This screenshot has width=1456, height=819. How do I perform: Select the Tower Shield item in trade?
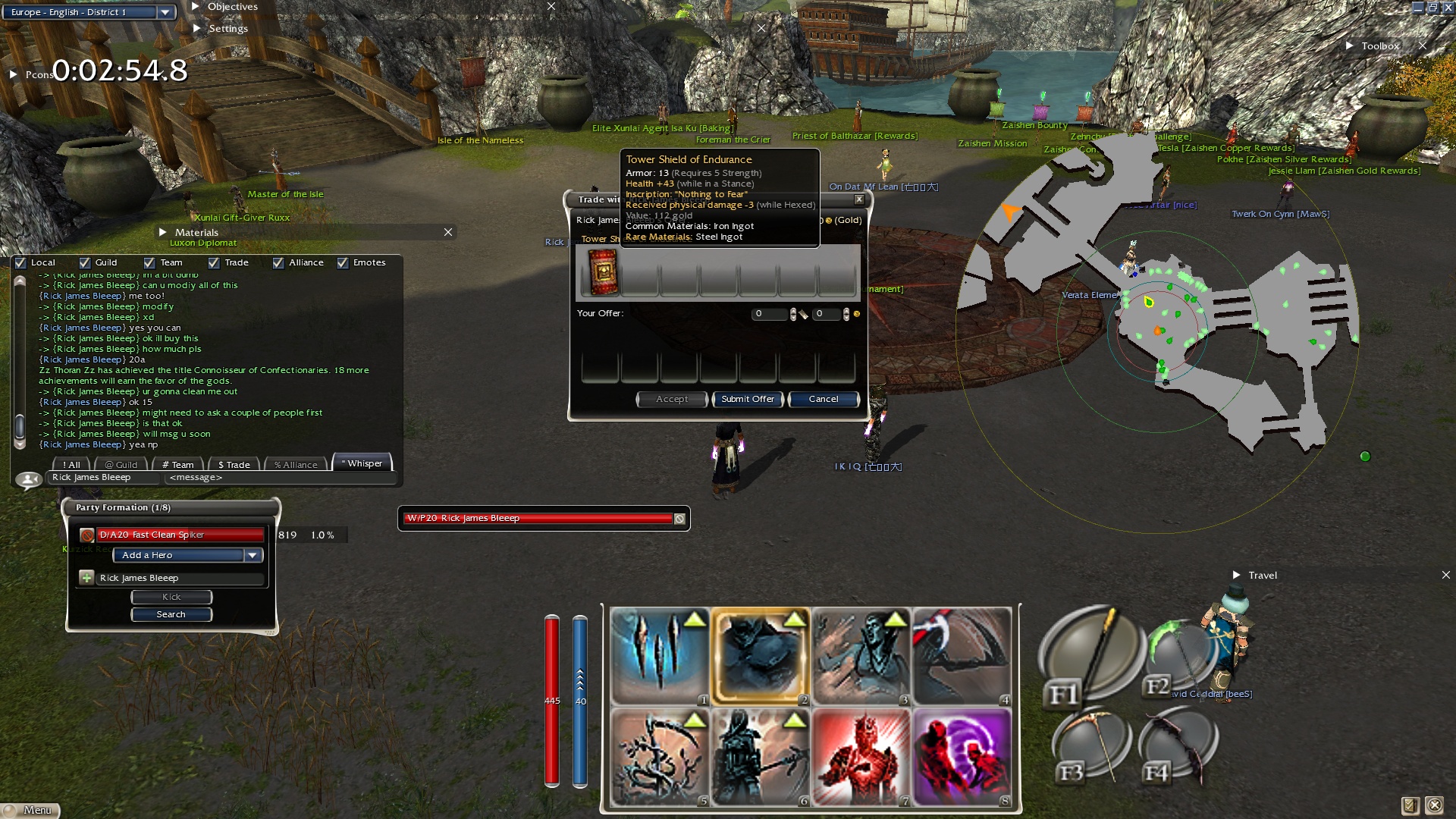604,272
